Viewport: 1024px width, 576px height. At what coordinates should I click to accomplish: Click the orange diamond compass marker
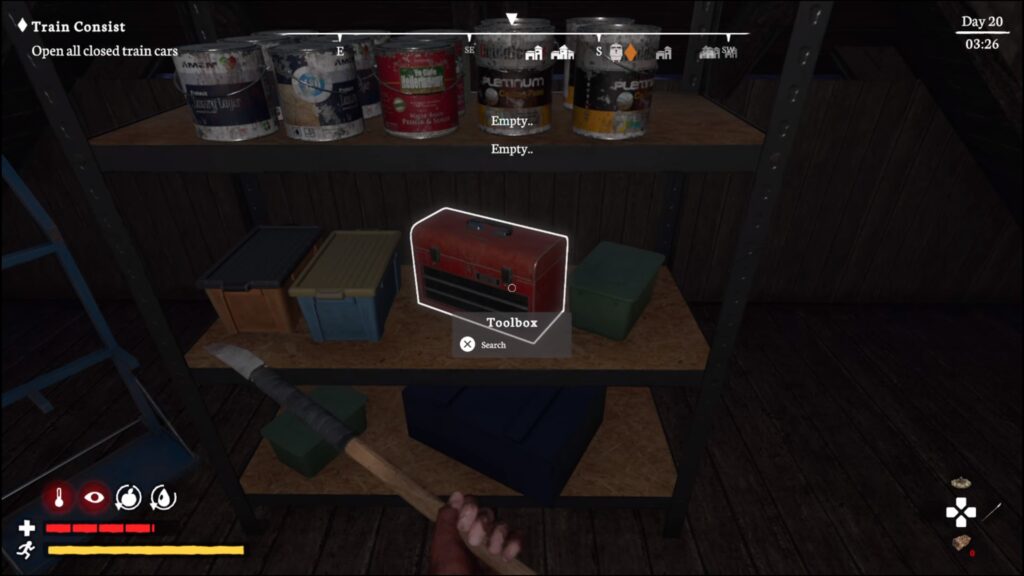pos(631,52)
